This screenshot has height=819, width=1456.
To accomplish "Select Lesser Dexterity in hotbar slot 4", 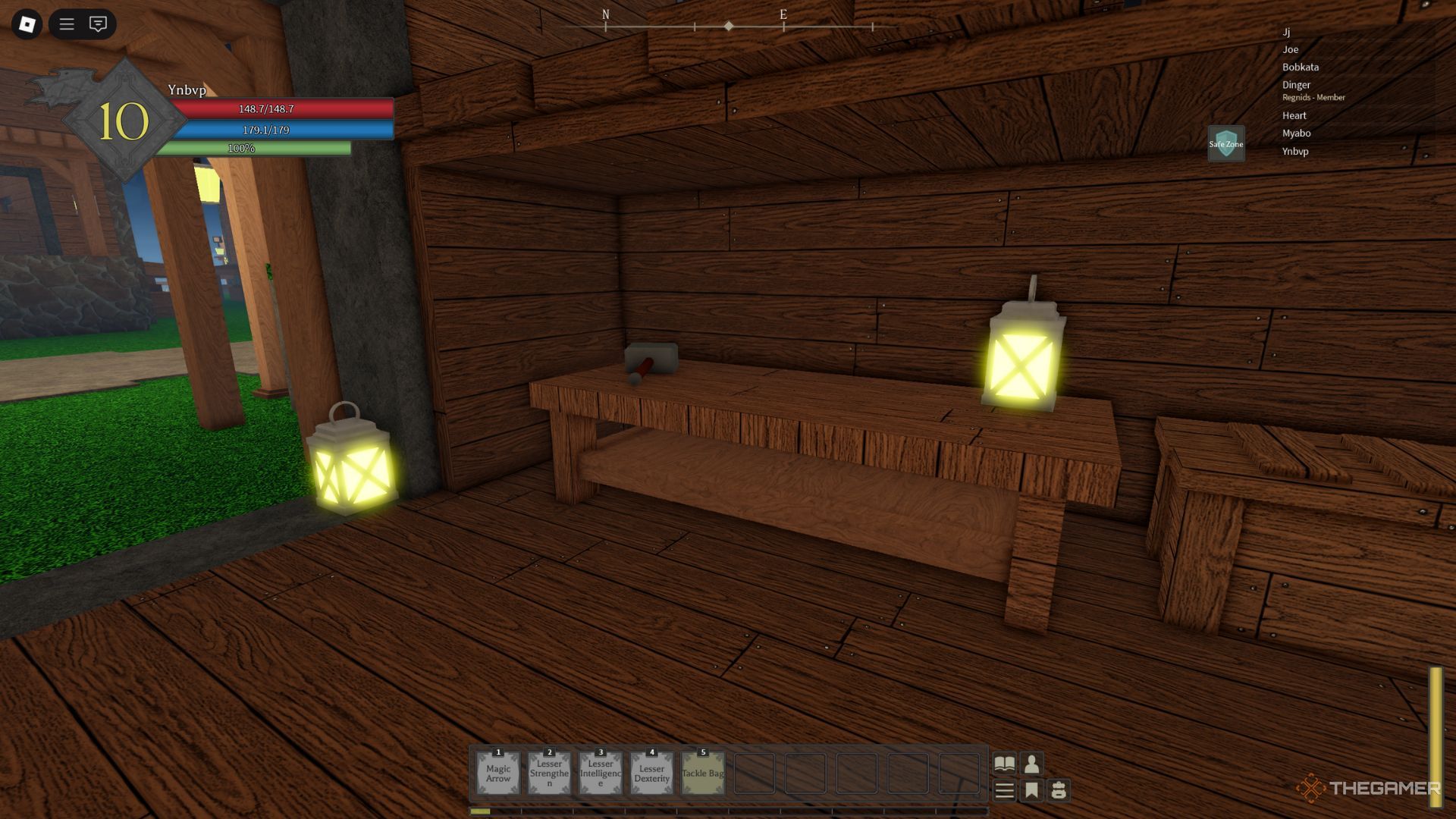I will [651, 773].
